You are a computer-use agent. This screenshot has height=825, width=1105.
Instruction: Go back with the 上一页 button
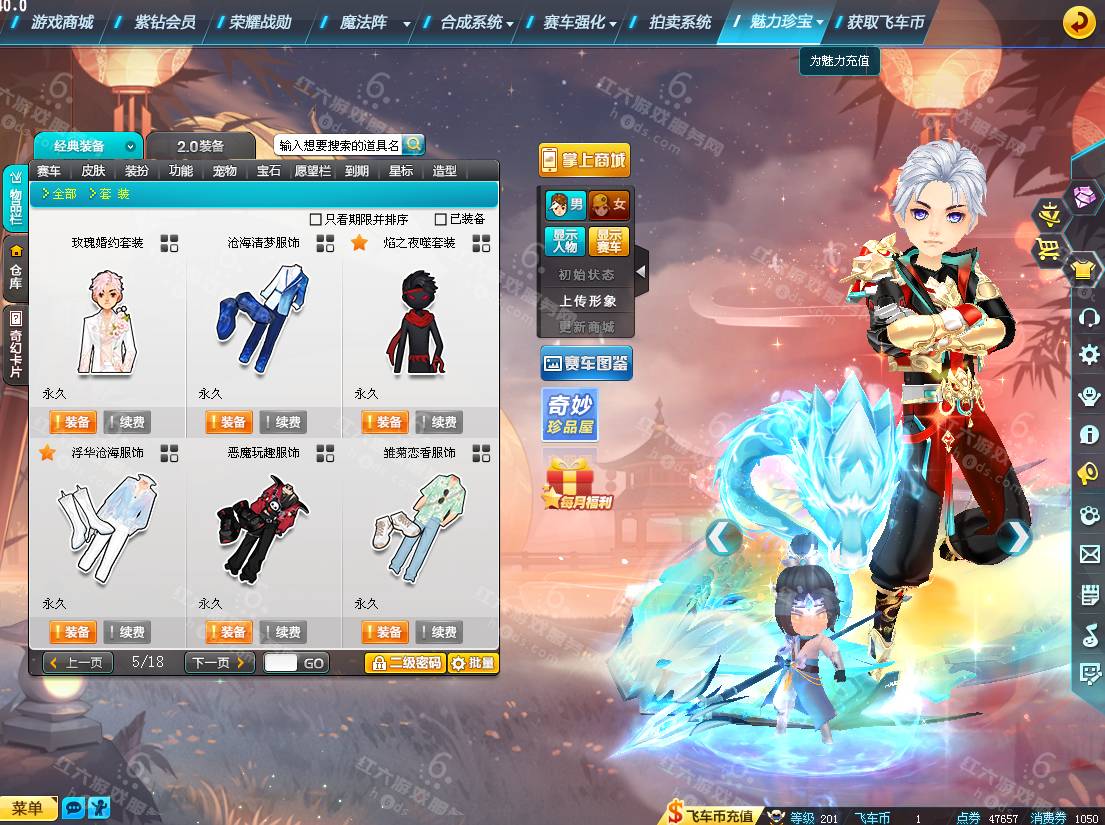point(78,663)
